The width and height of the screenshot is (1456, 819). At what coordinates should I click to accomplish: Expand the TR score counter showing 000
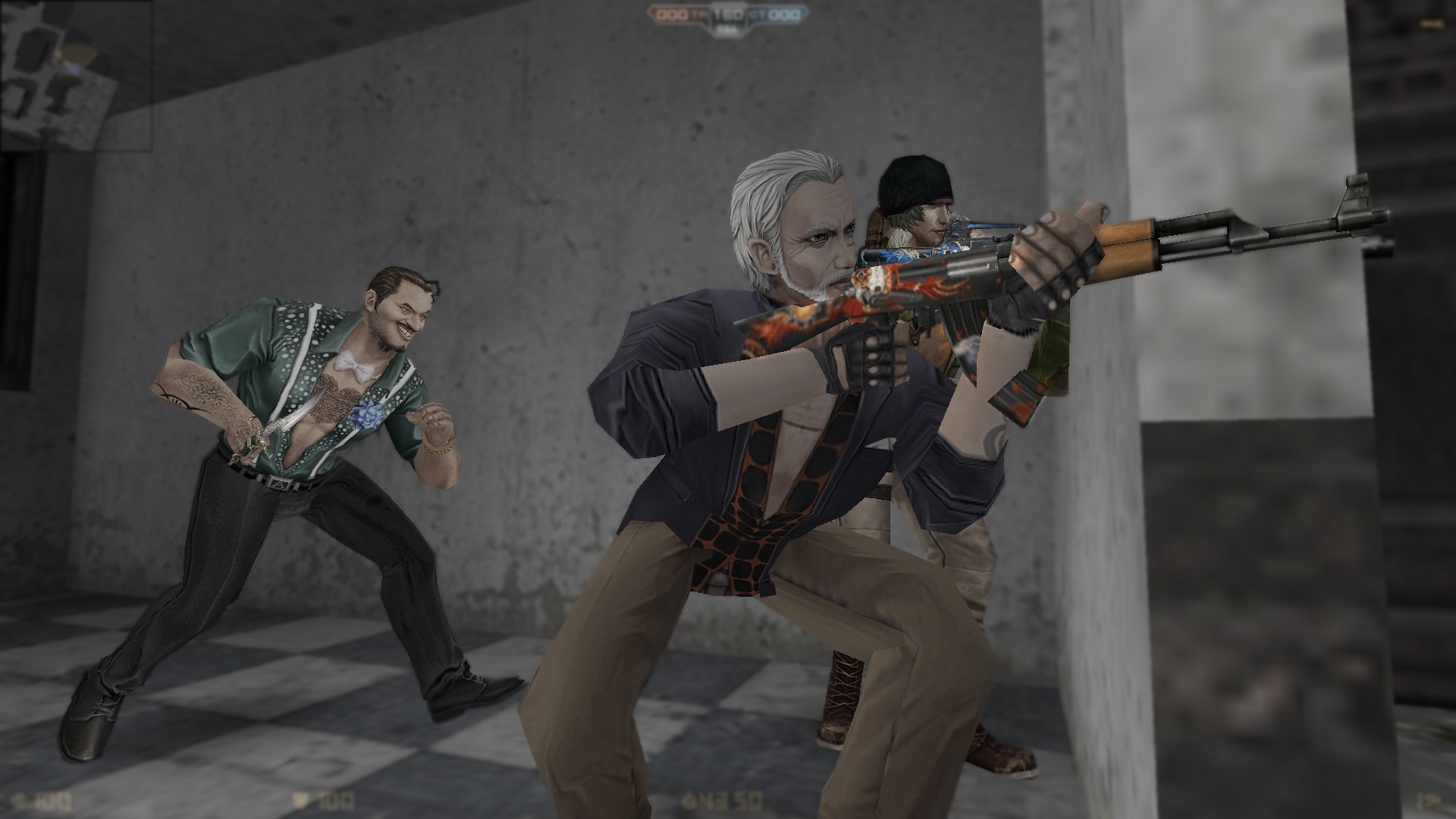[x=671, y=13]
